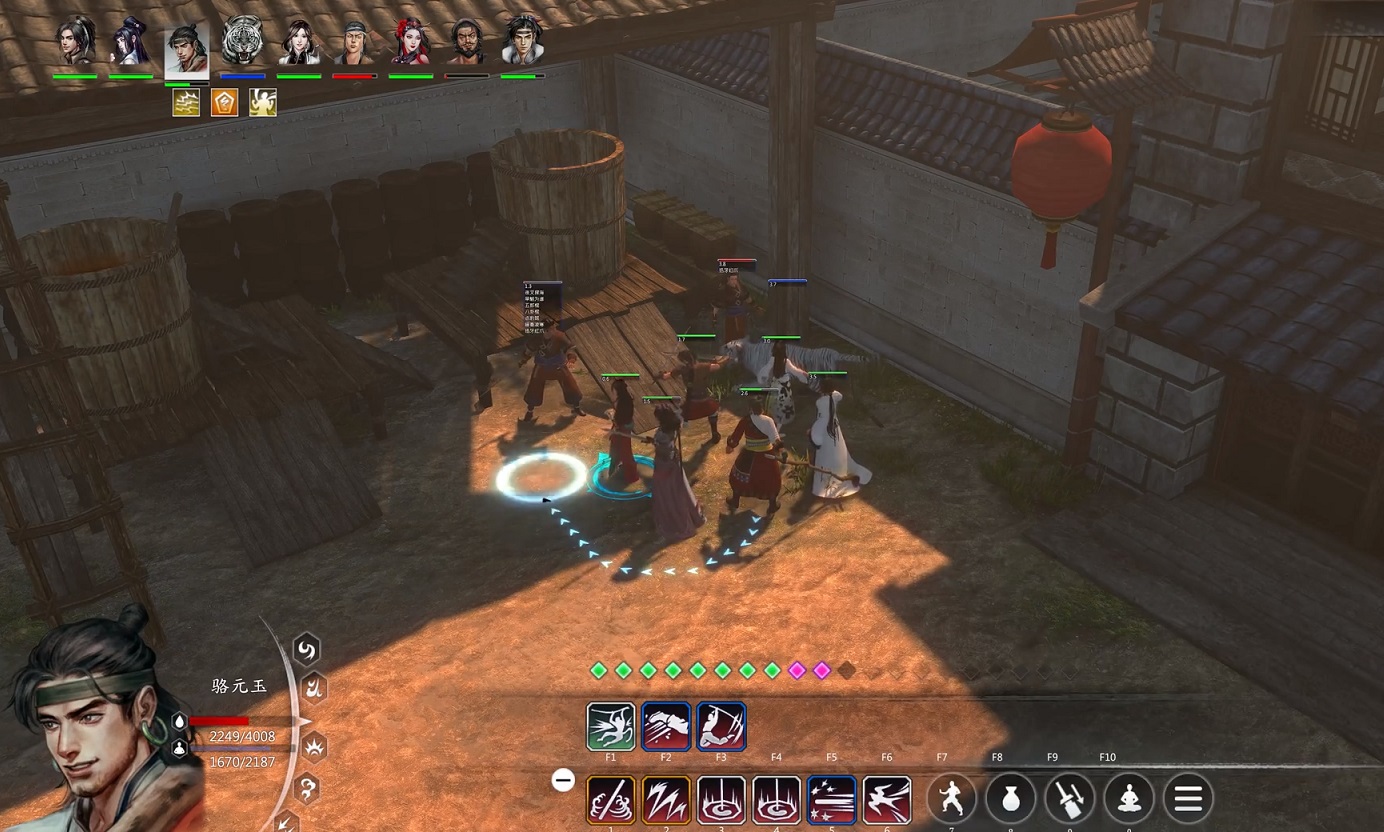Image resolution: width=1384 pixels, height=832 pixels.
Task: Inspect the orange pentagon status icon
Action: [x=224, y=102]
